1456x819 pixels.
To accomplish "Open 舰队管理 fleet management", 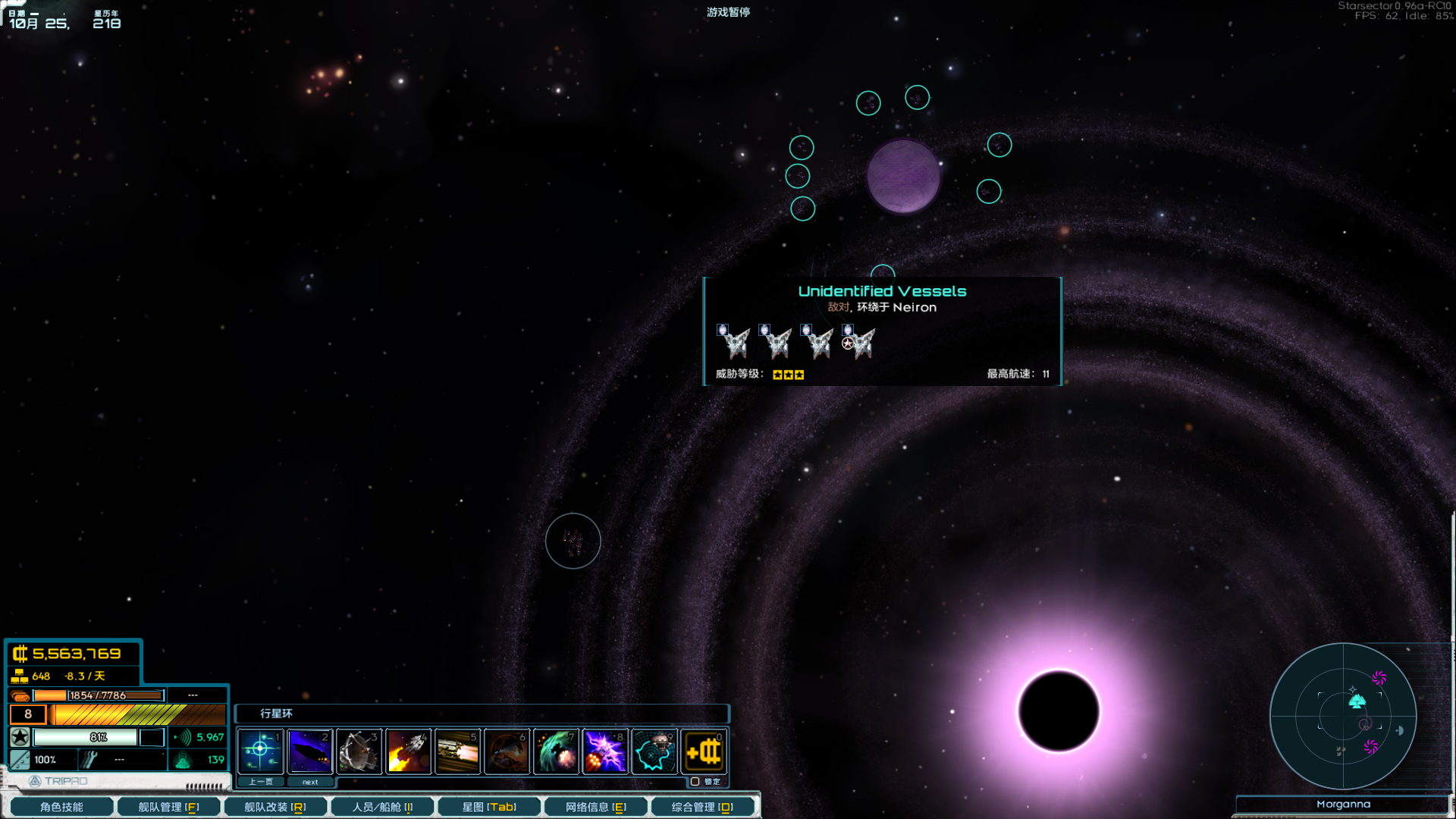I will pos(168,807).
